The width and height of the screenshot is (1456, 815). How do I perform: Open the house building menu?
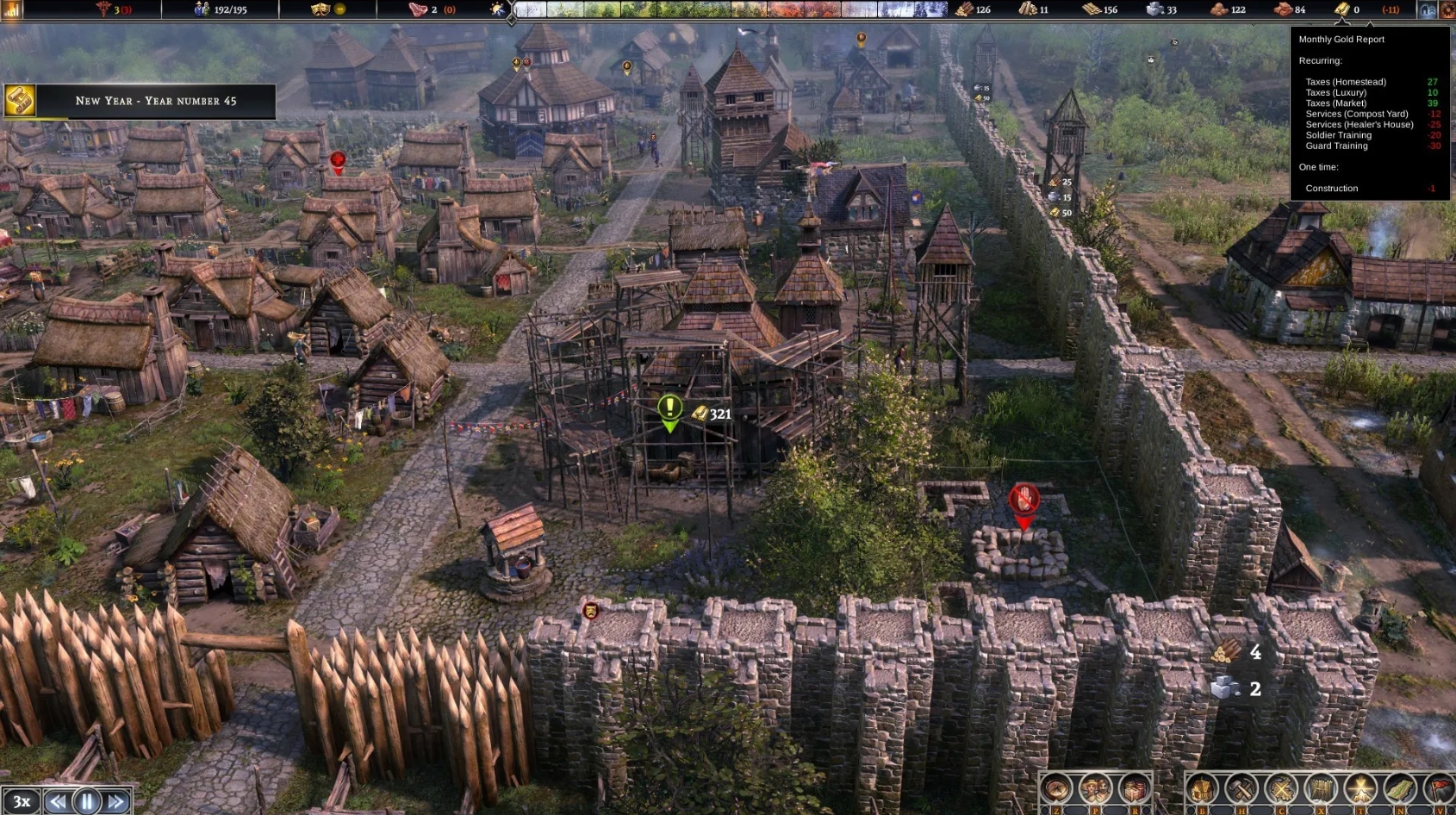[x=1203, y=789]
